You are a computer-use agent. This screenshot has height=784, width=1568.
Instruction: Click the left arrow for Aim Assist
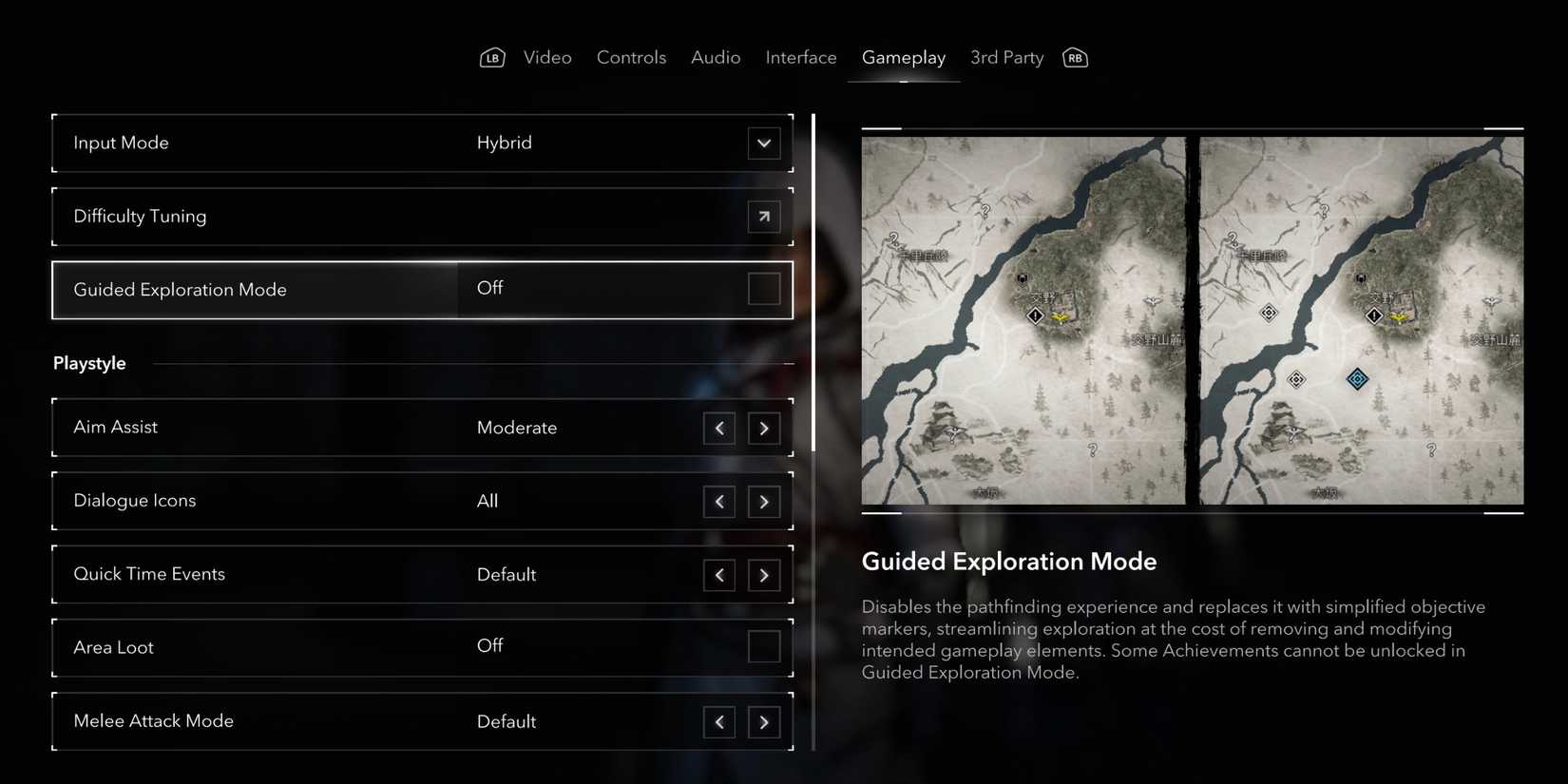click(719, 428)
